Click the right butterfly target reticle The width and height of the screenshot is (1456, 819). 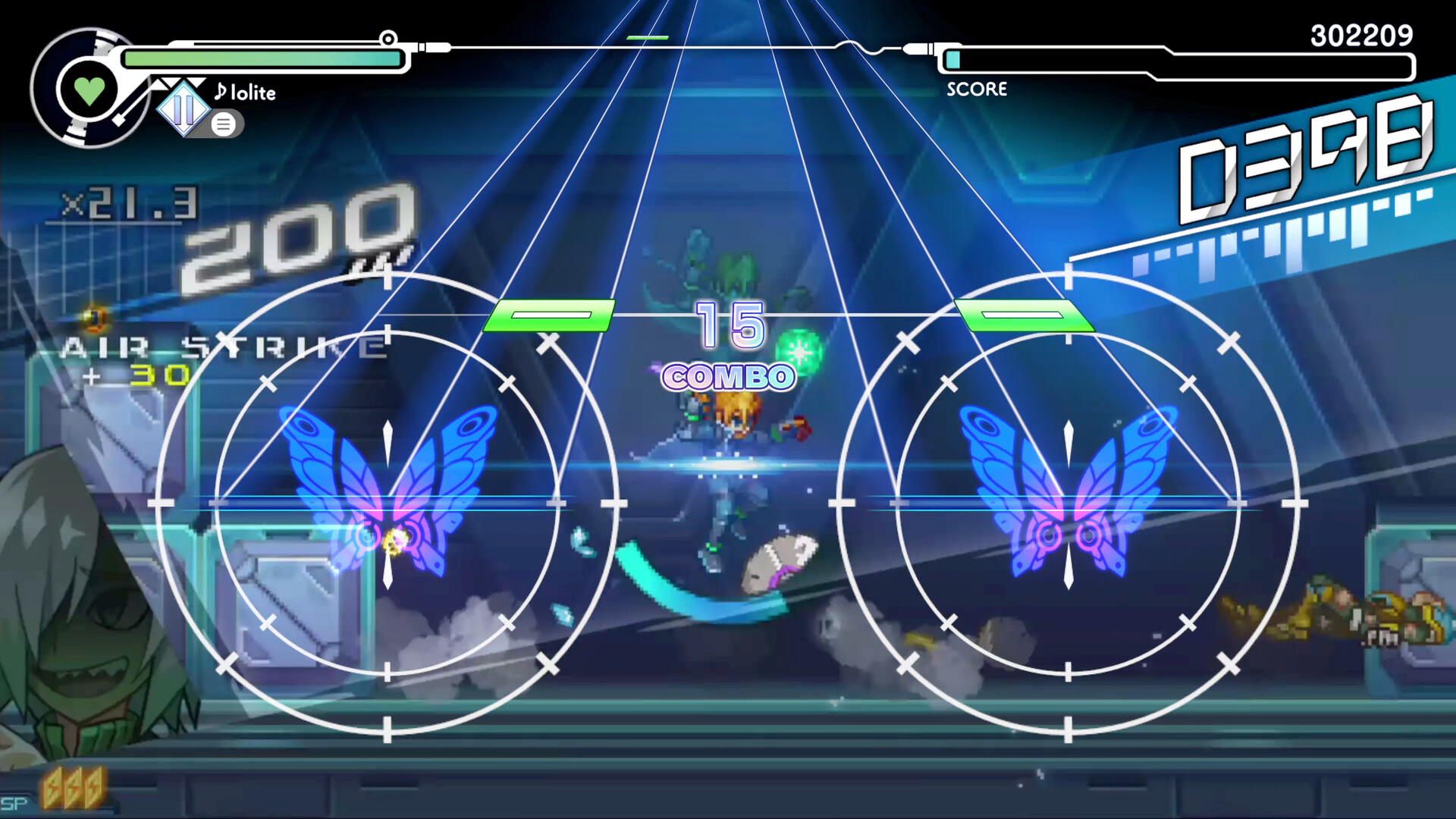1068,502
